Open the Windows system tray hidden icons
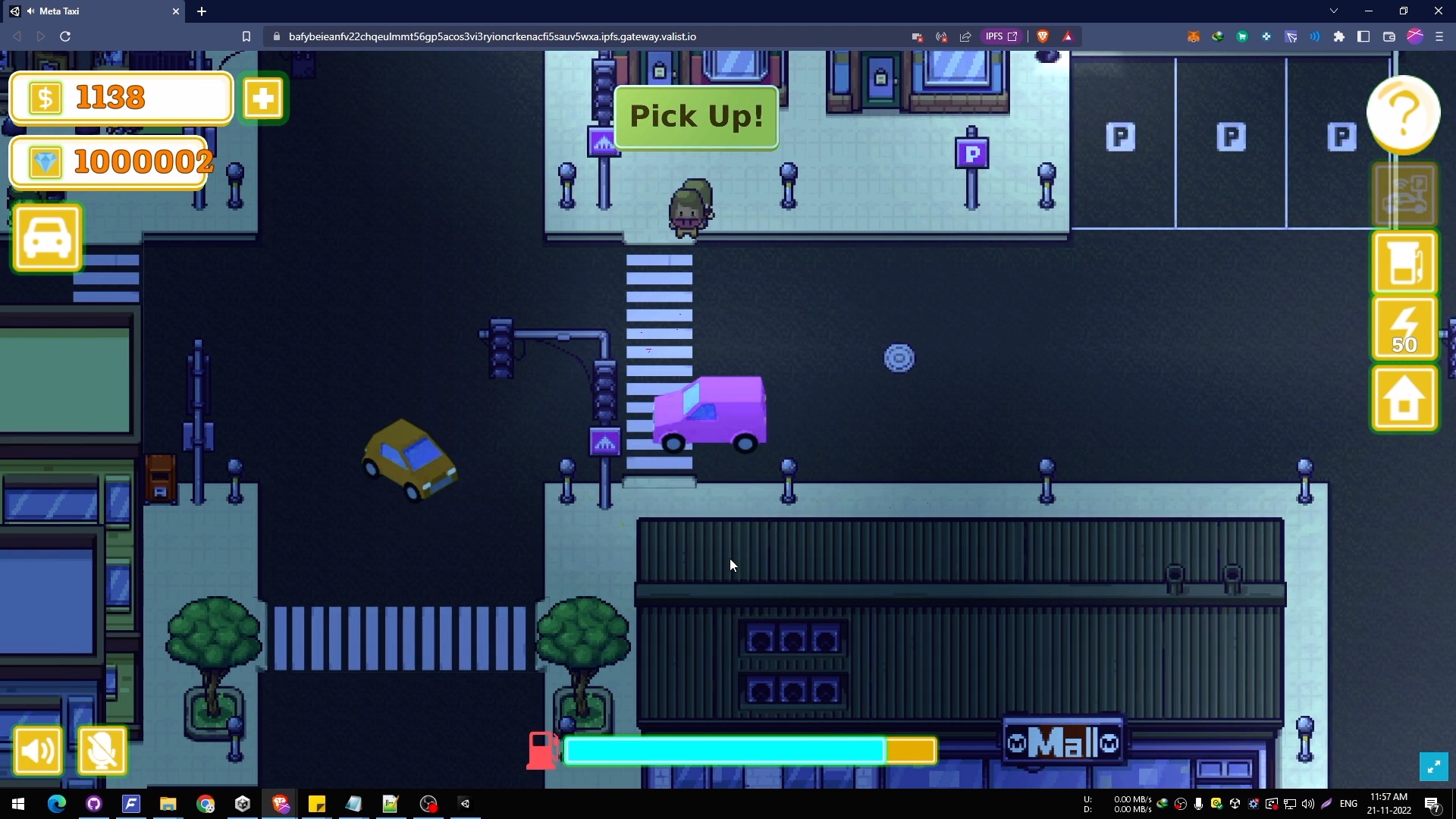This screenshot has height=819, width=1456. (1163, 804)
